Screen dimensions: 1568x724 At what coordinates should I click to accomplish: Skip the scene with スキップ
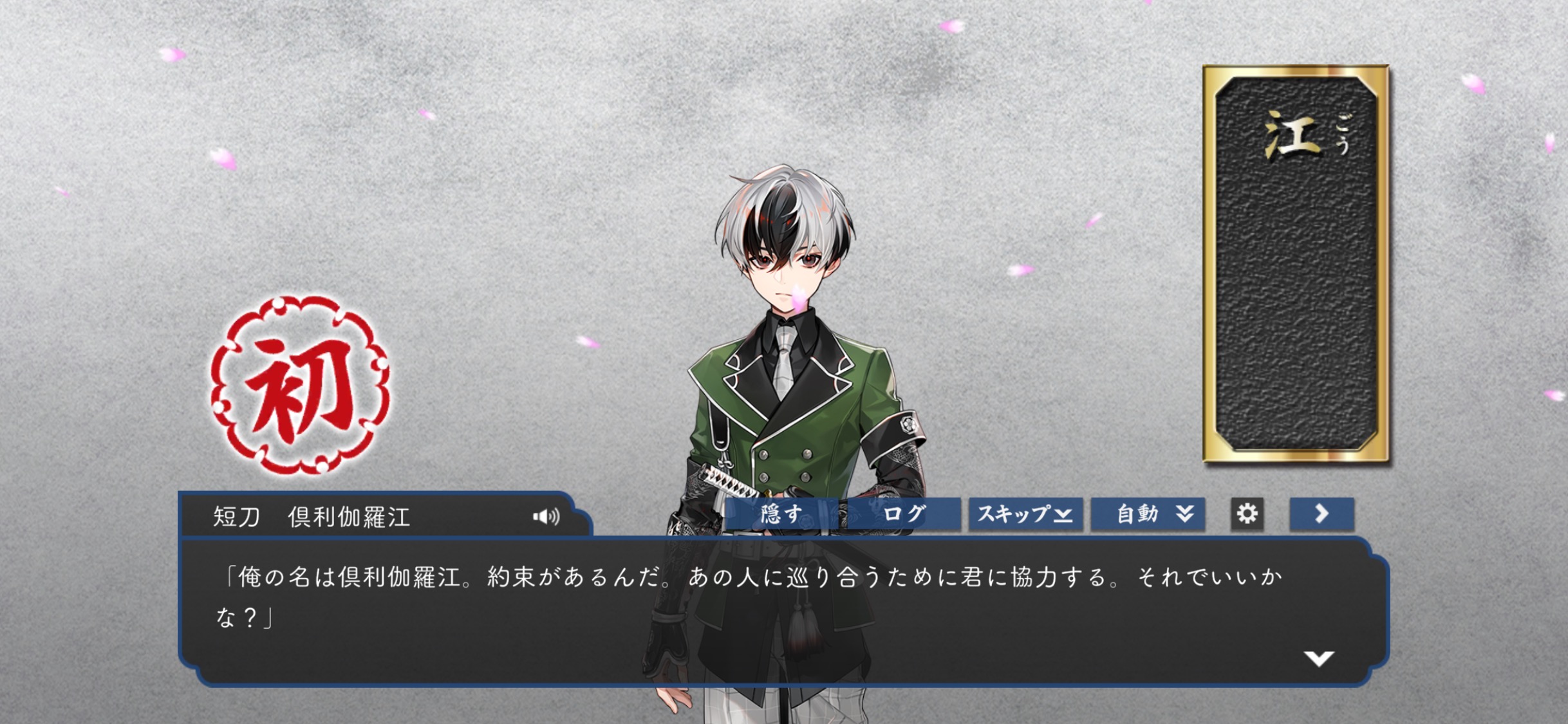tap(1025, 514)
